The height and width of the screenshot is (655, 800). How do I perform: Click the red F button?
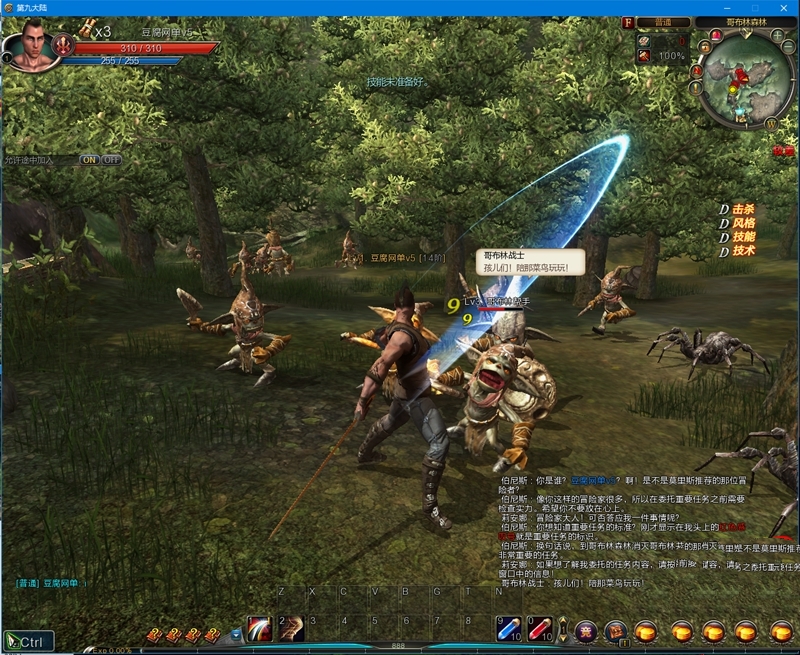coord(628,22)
